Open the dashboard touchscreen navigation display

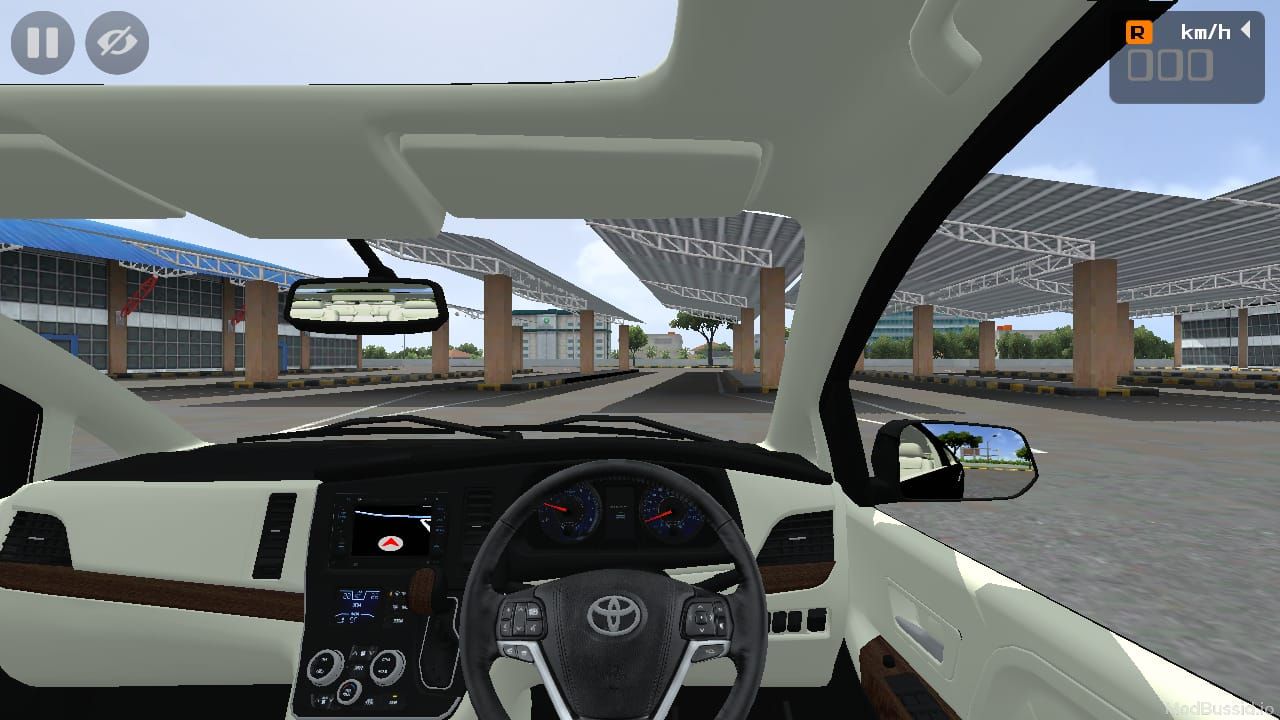(x=390, y=530)
